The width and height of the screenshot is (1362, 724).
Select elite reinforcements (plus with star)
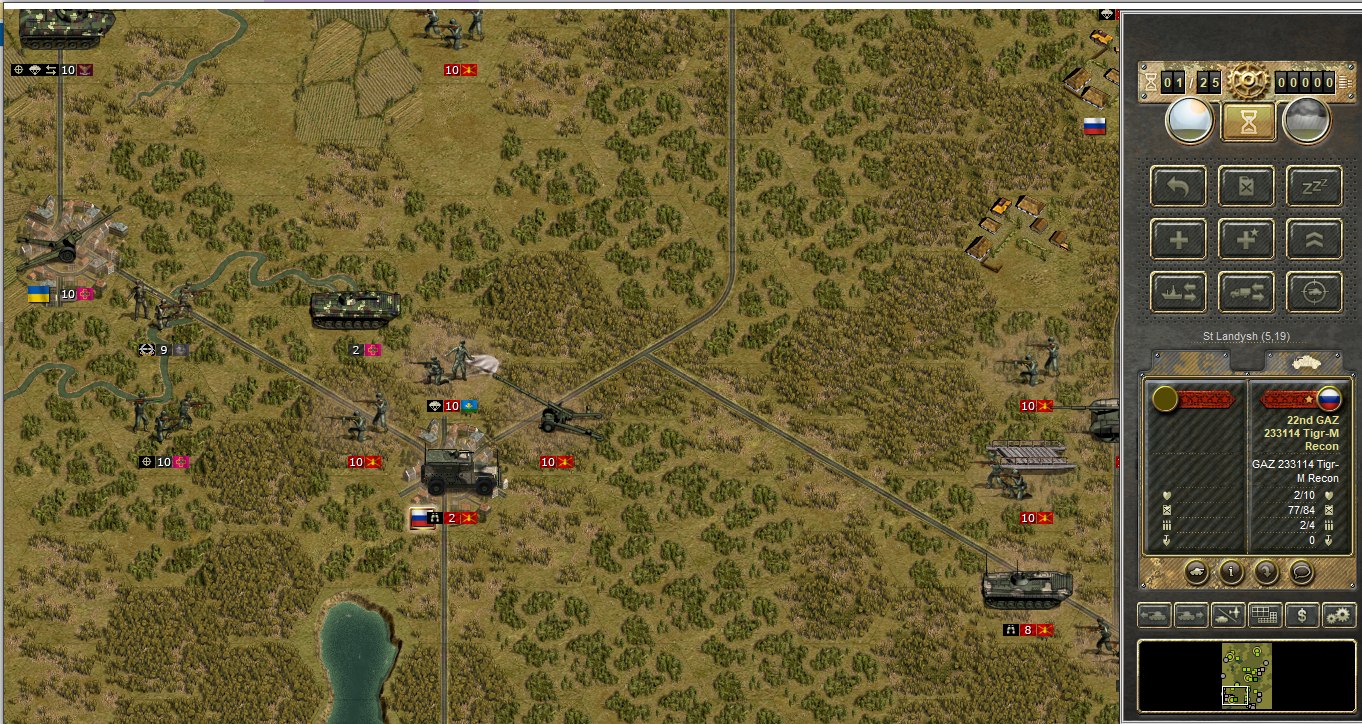(1246, 239)
